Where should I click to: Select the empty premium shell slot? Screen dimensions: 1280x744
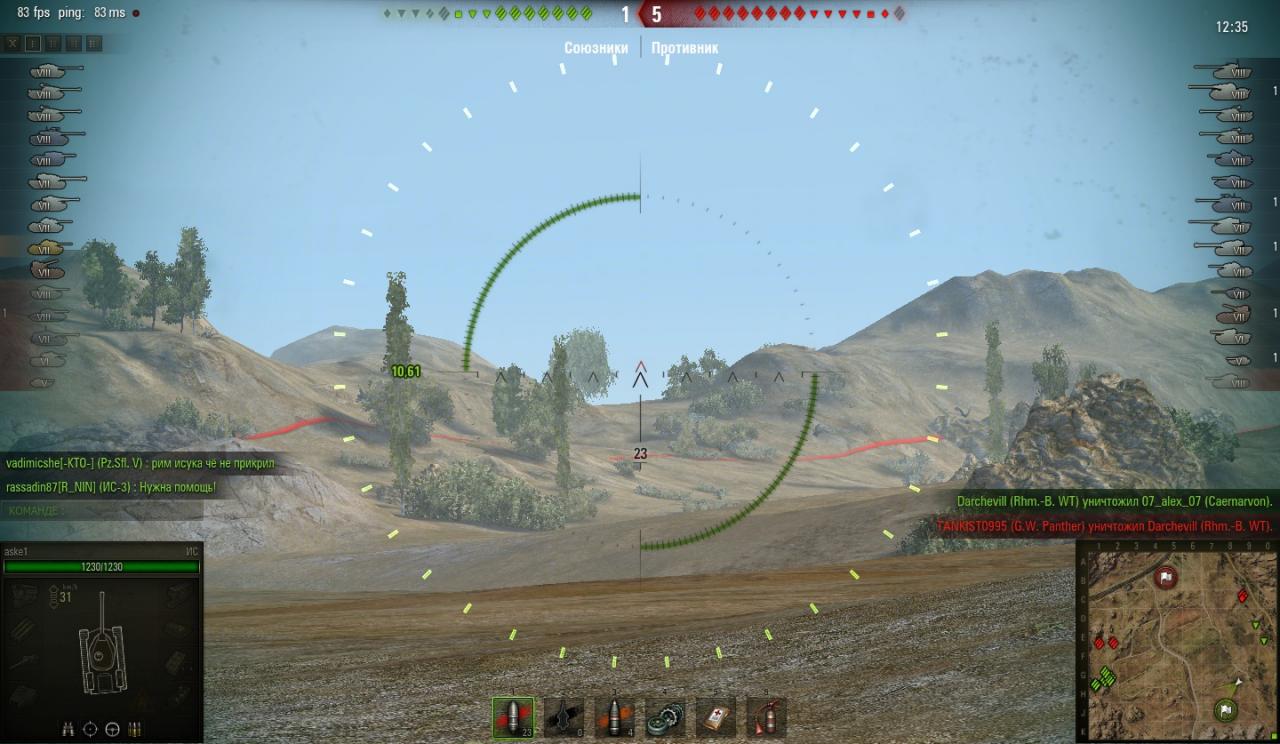pyautogui.click(x=564, y=717)
